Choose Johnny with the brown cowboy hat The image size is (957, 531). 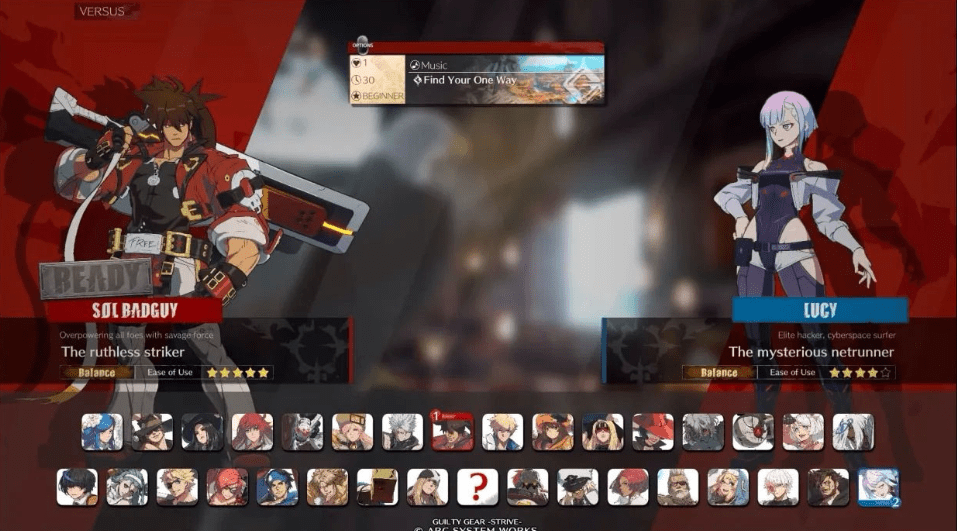pos(152,432)
